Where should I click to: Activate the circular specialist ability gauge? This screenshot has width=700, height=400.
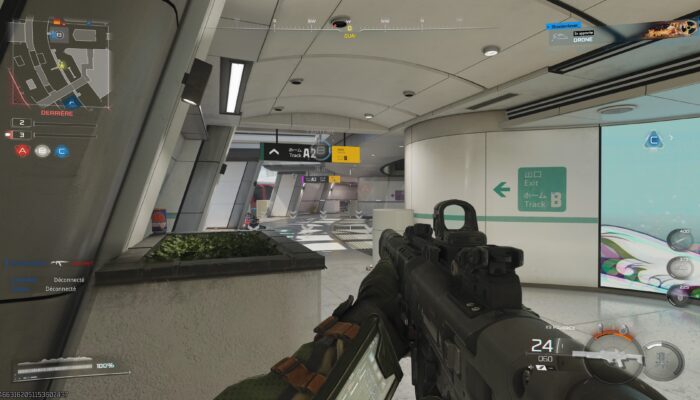click(x=661, y=358)
